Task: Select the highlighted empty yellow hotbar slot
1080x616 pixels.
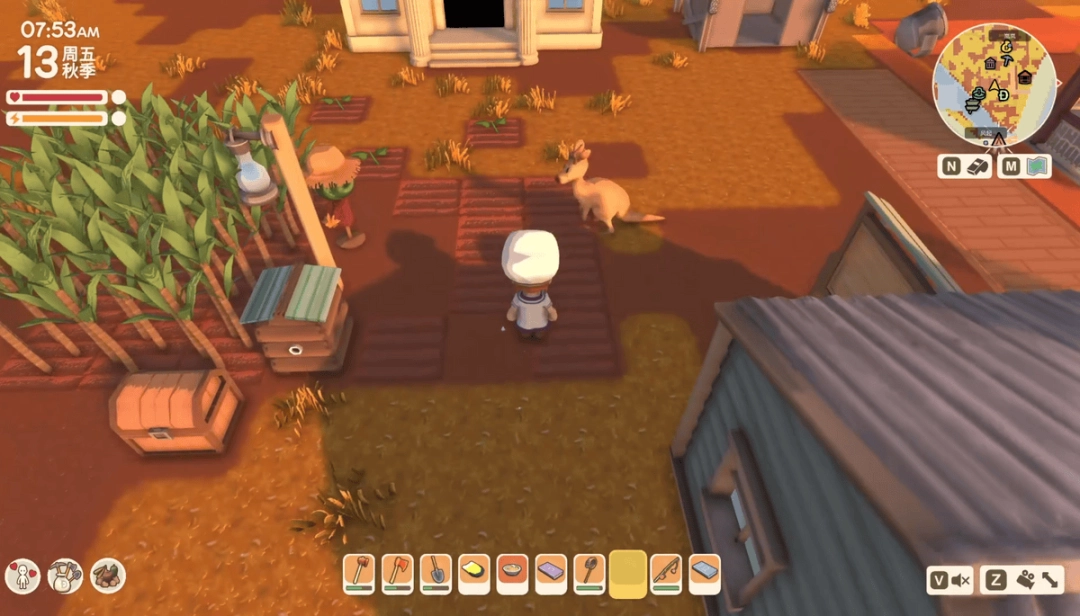Action: (628, 574)
